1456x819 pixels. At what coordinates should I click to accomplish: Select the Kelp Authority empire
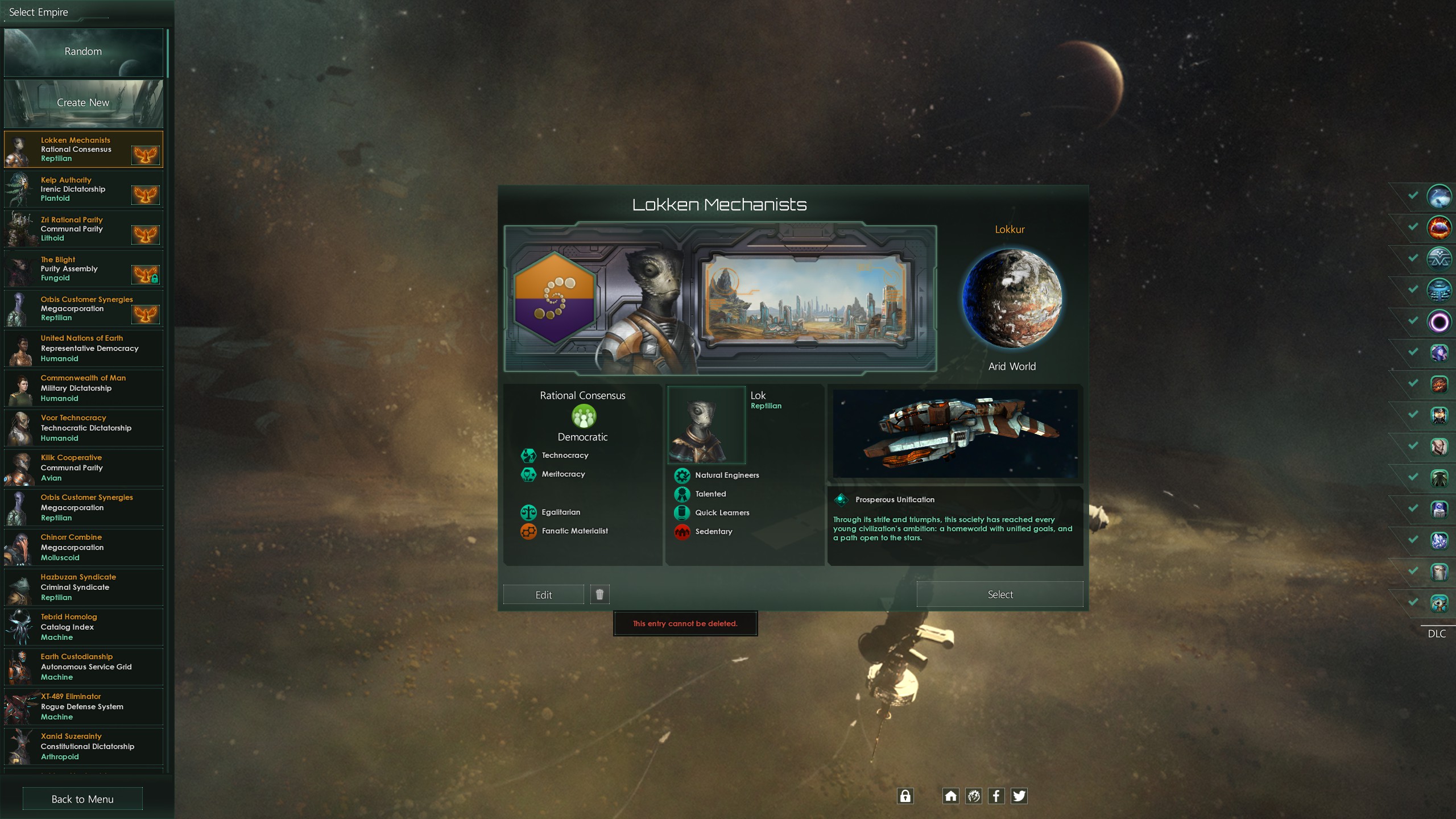tap(83, 189)
